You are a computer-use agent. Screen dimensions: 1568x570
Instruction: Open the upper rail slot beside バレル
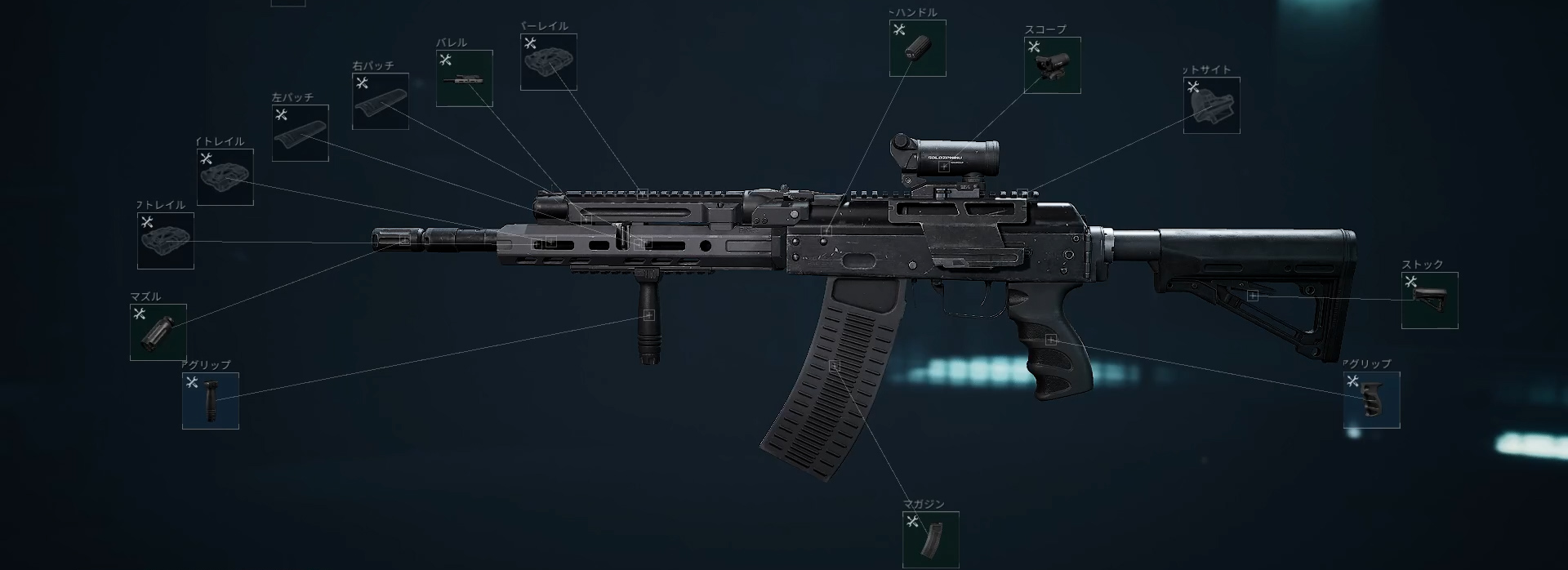548,62
